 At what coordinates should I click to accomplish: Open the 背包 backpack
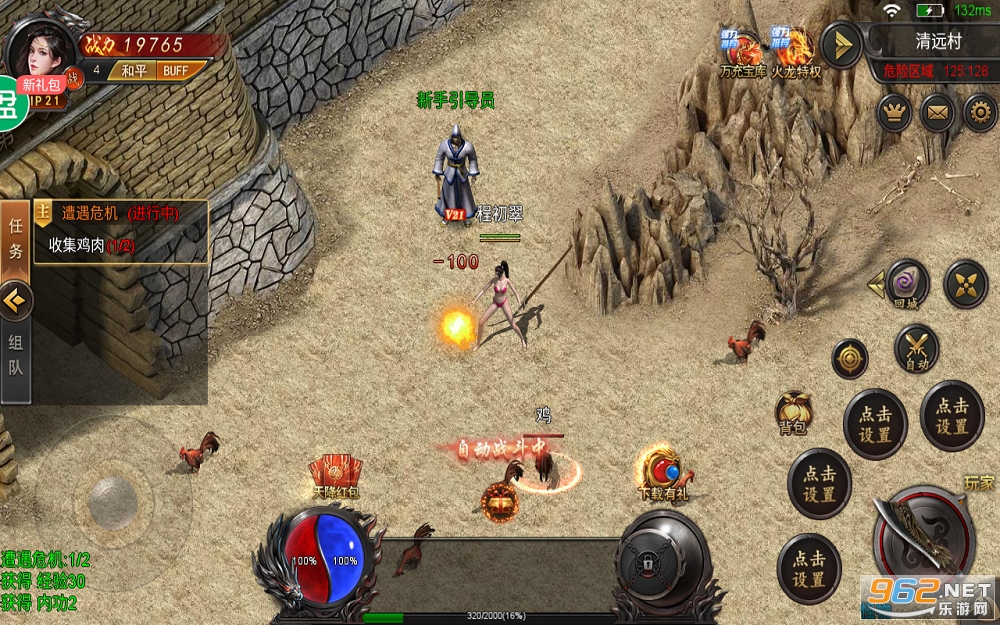click(793, 412)
